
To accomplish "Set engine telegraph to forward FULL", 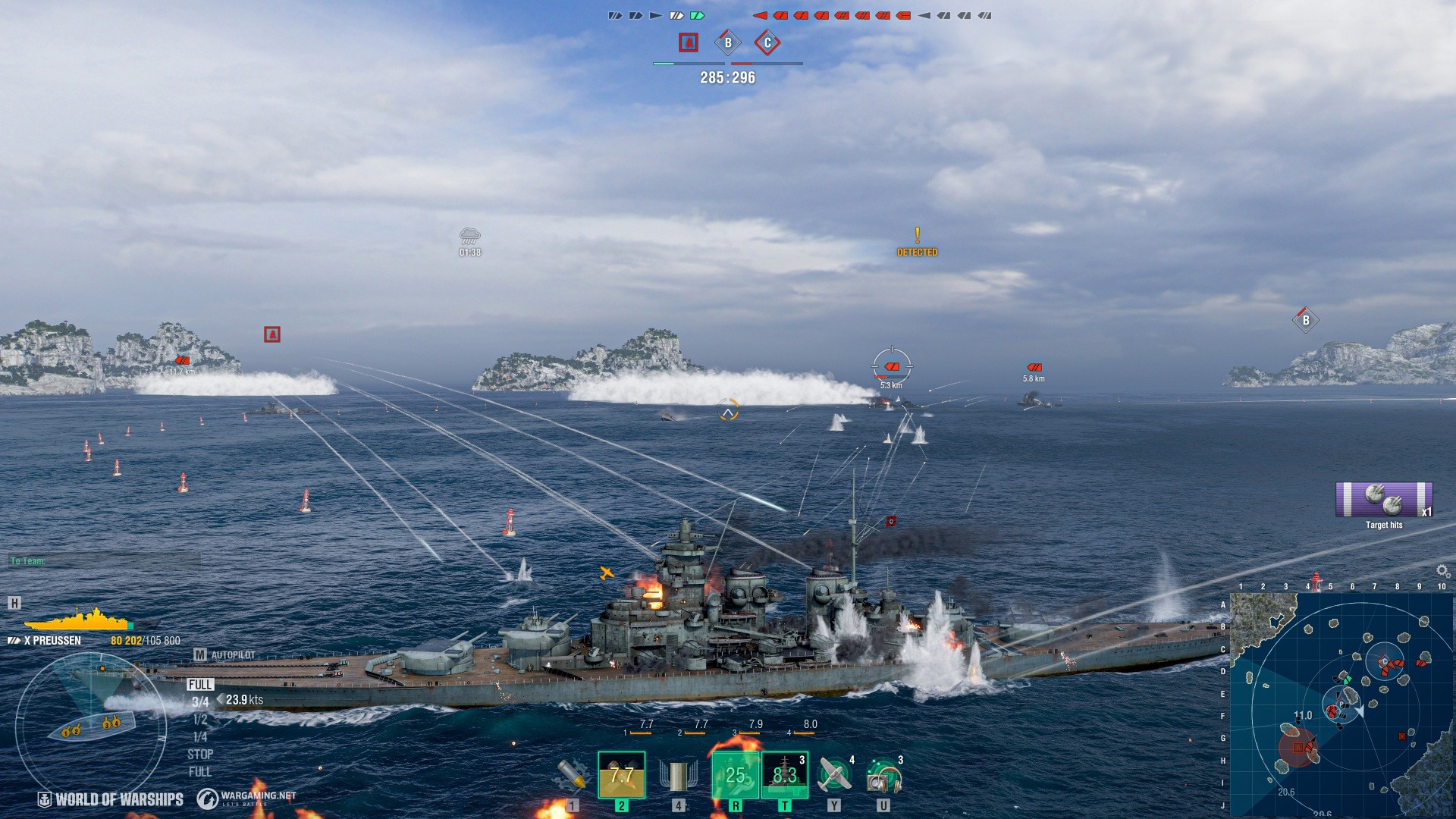I will [200, 685].
